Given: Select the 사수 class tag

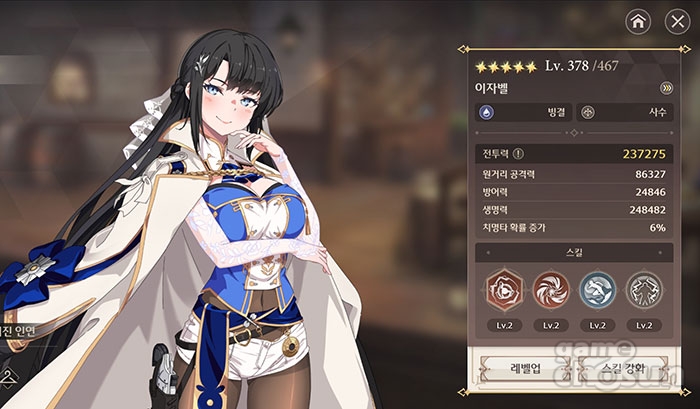Looking at the screenshot, I should [626, 113].
